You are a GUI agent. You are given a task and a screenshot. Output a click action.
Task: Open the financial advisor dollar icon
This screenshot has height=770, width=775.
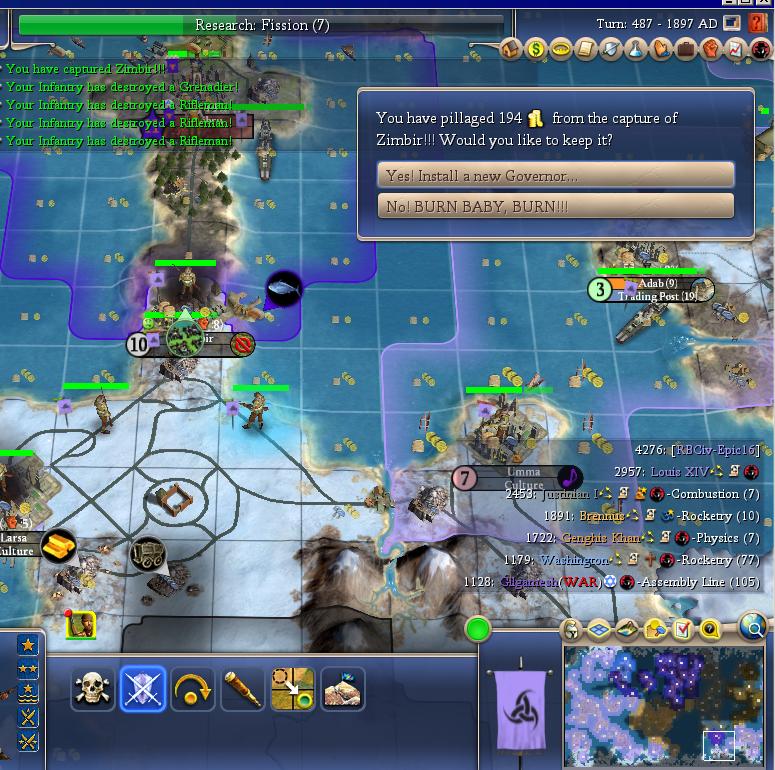coord(535,48)
